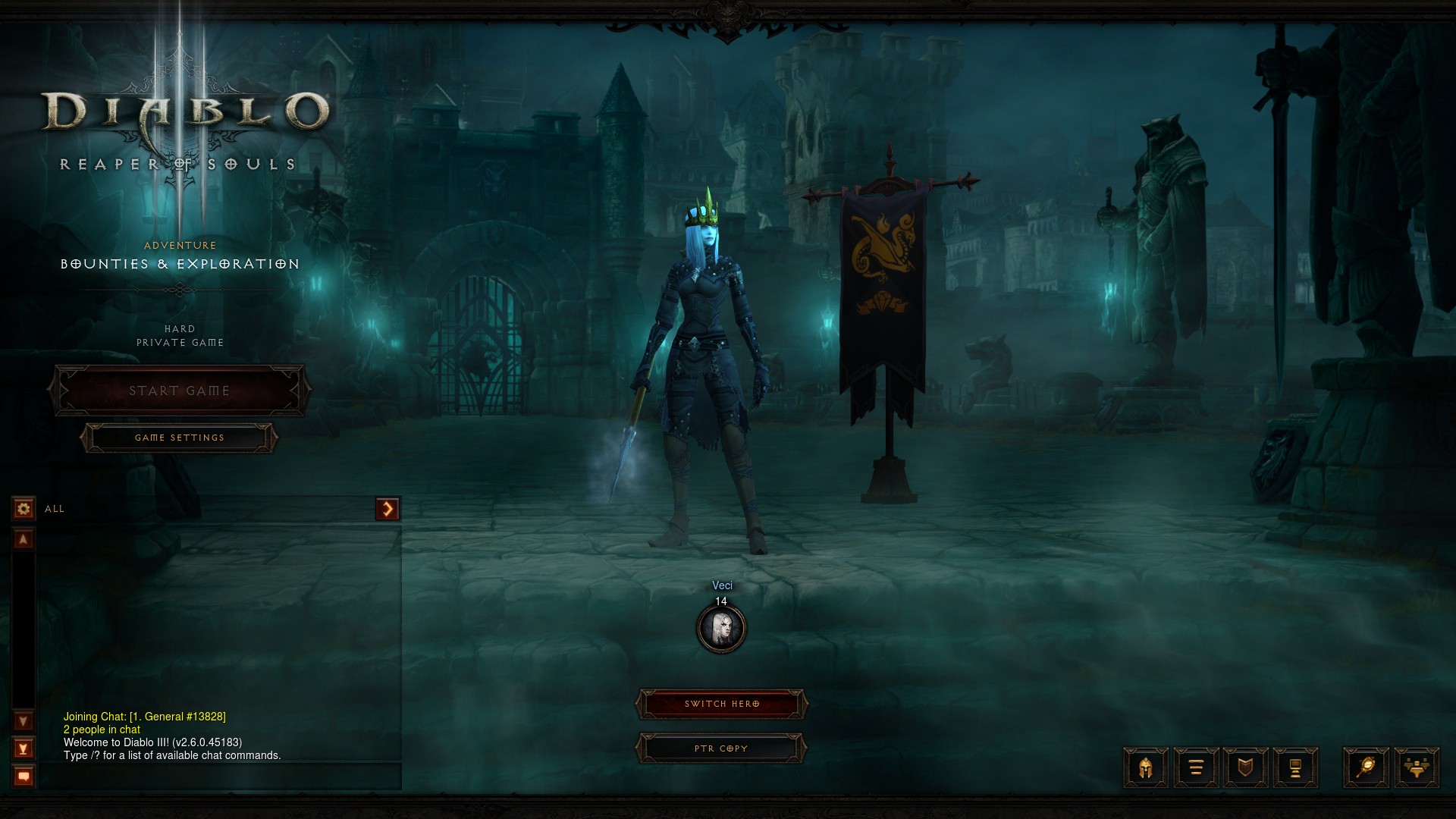Open the hand mirror wardrobe icon

click(1366, 767)
